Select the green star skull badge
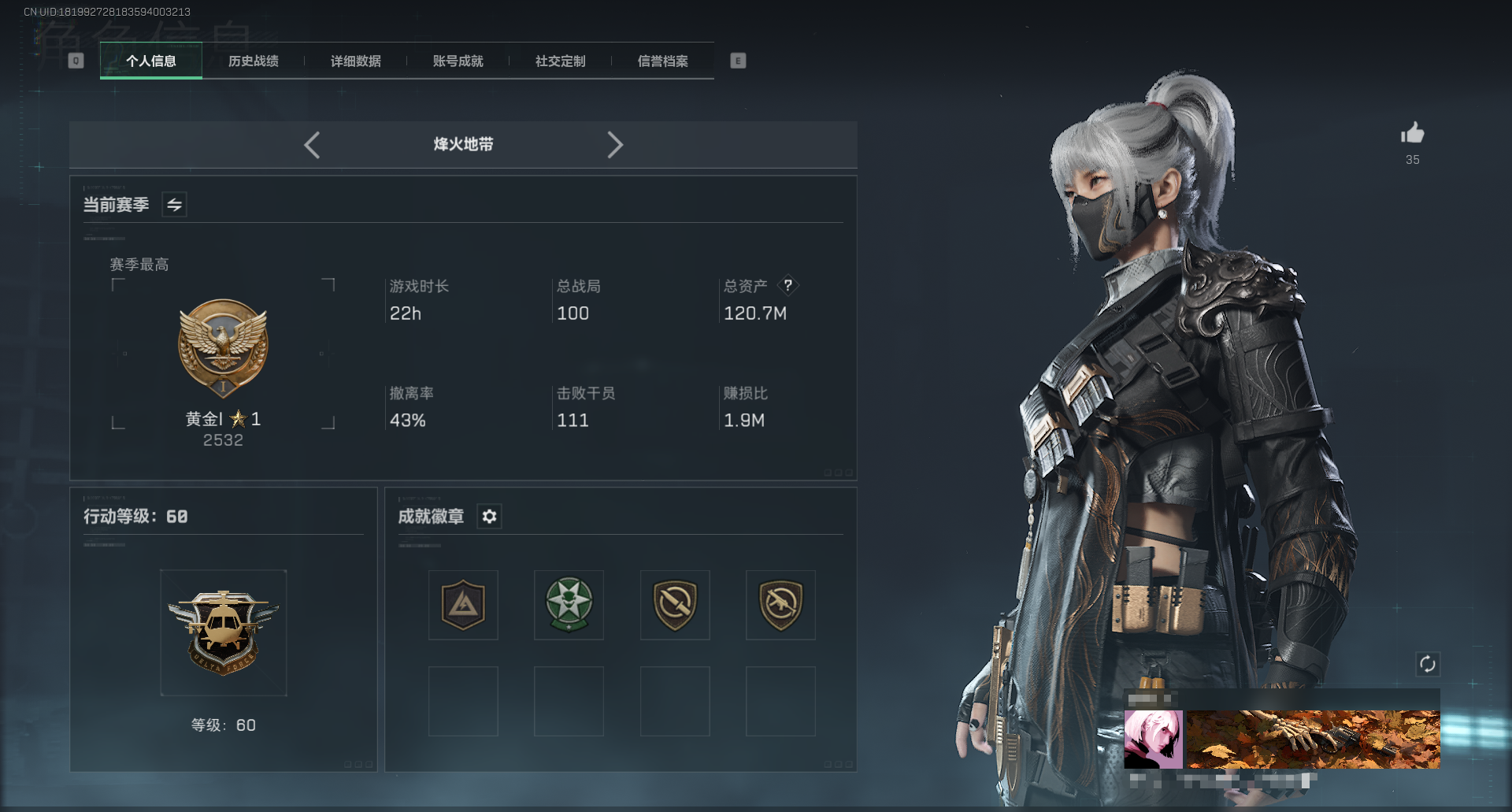This screenshot has width=1512, height=812. click(569, 605)
